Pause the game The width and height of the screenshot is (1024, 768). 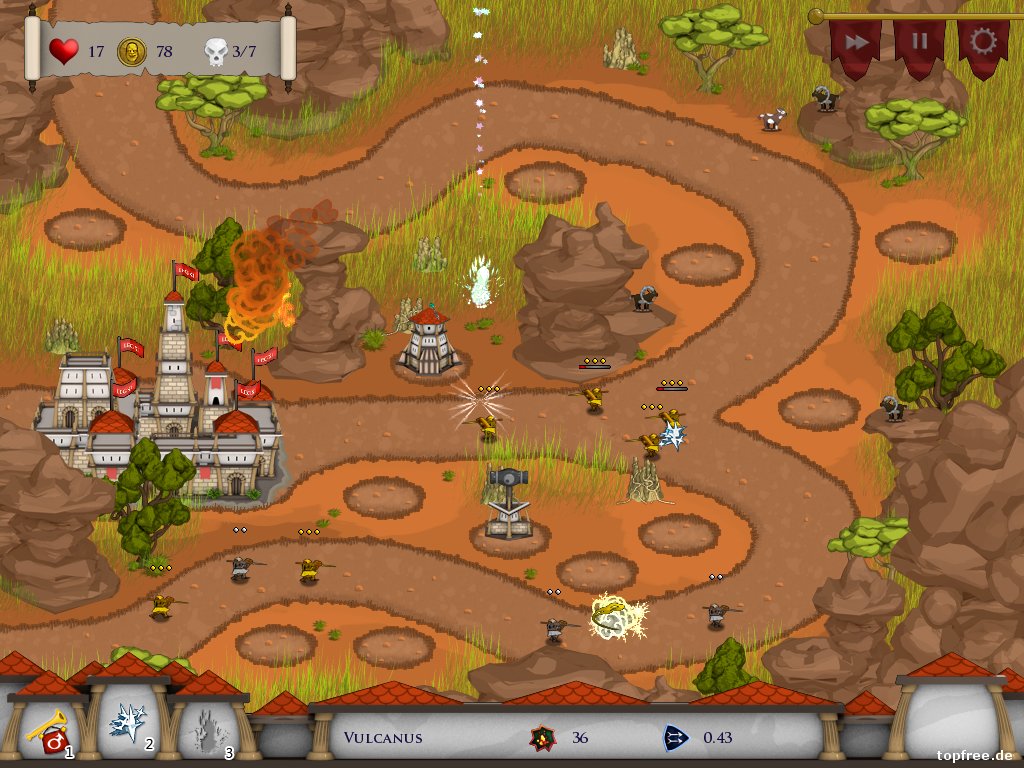[x=919, y=44]
